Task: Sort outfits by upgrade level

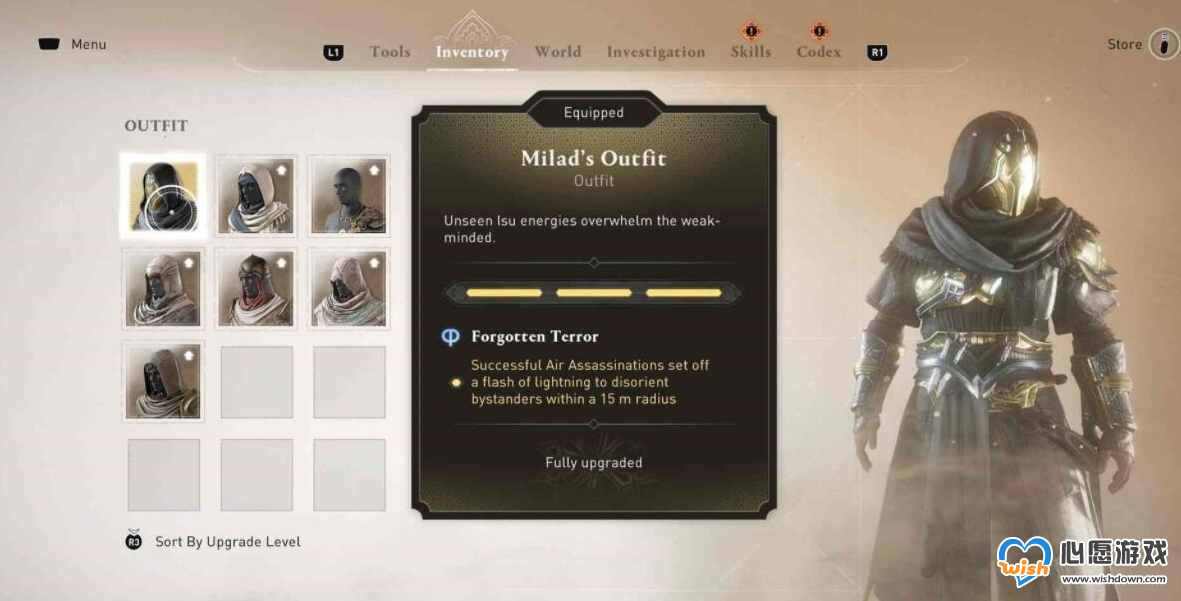Action: point(227,542)
